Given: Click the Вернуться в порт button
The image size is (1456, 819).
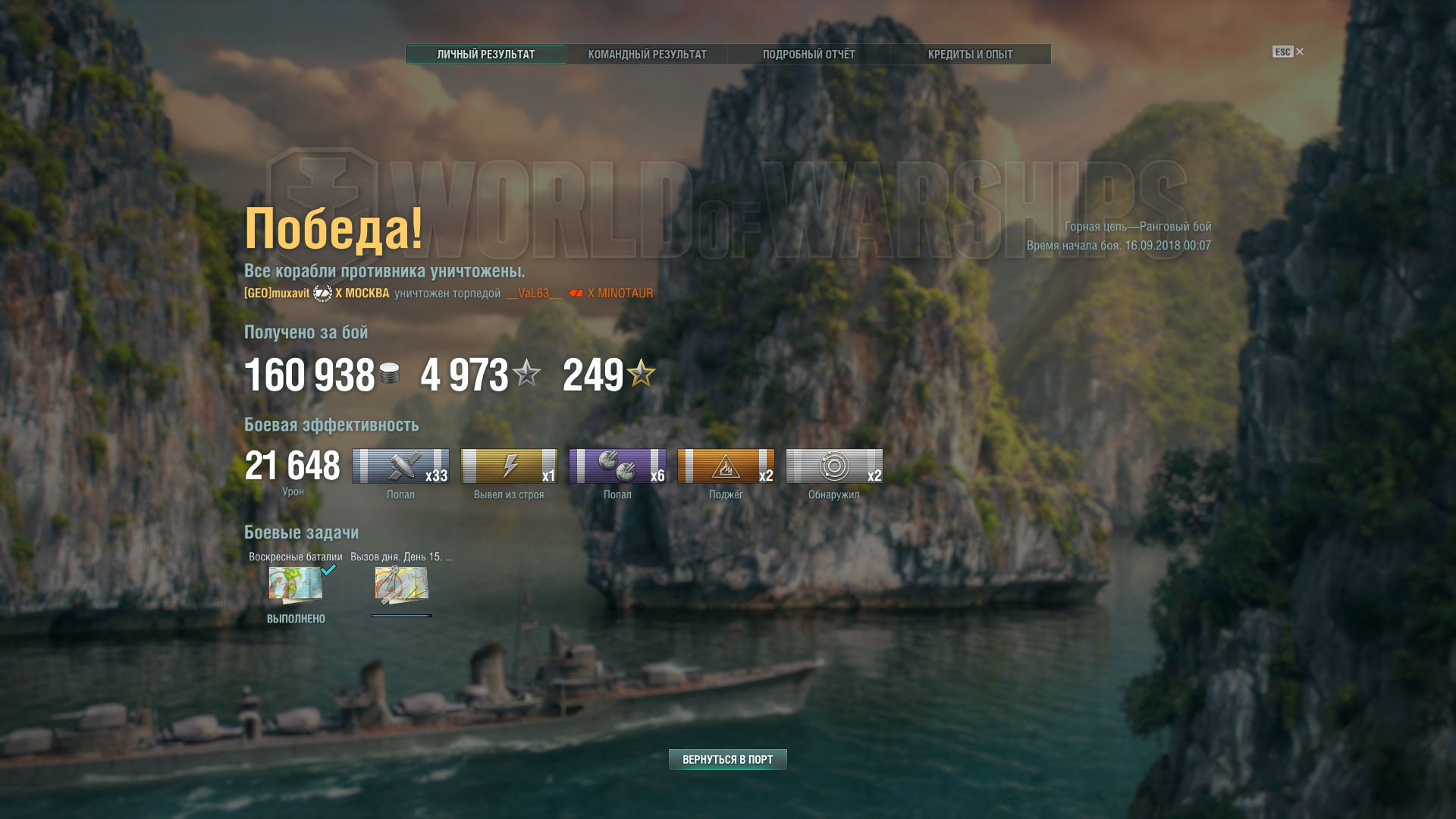Looking at the screenshot, I should coord(727,759).
